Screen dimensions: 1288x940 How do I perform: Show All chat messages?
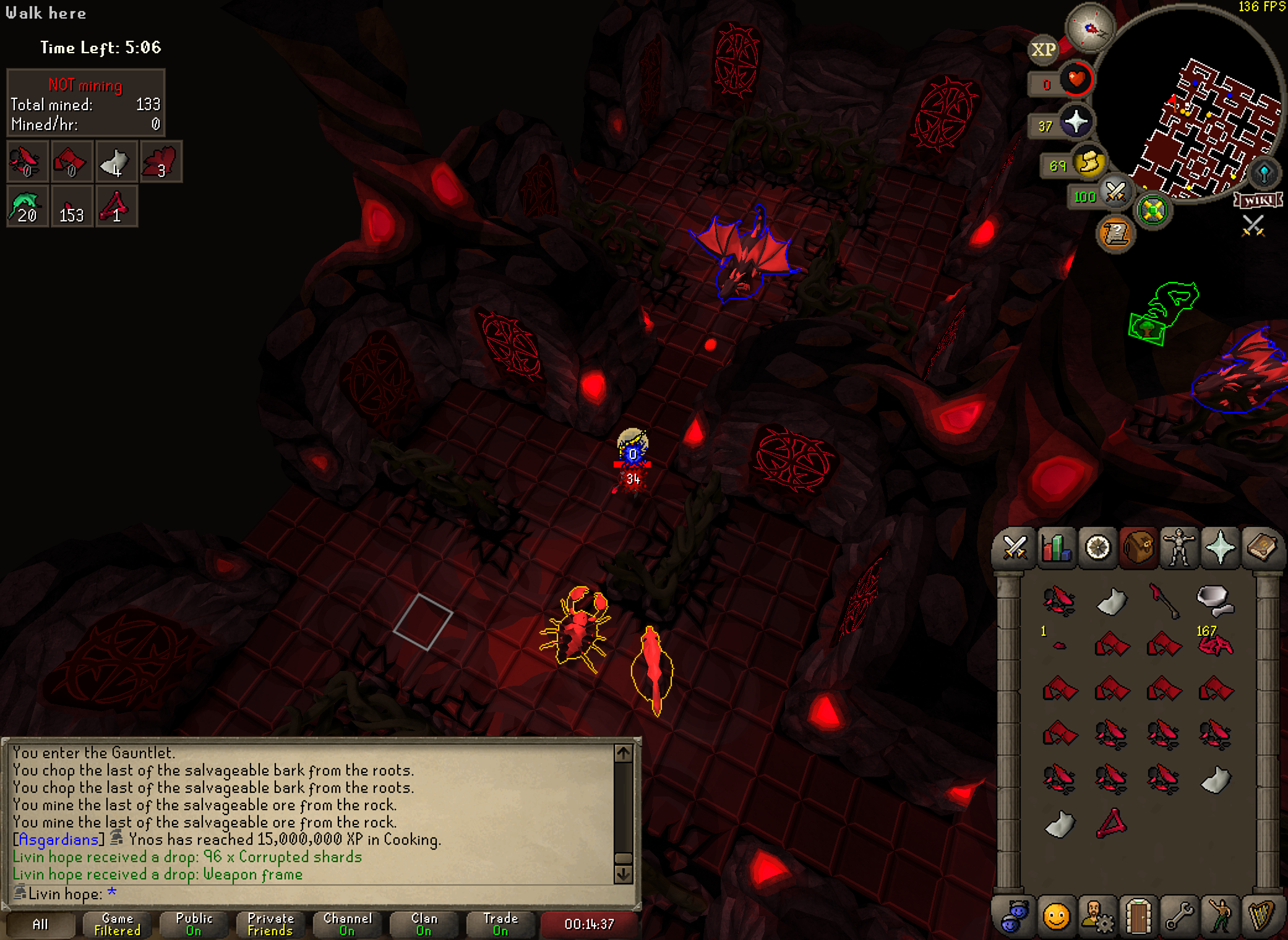click(40, 925)
